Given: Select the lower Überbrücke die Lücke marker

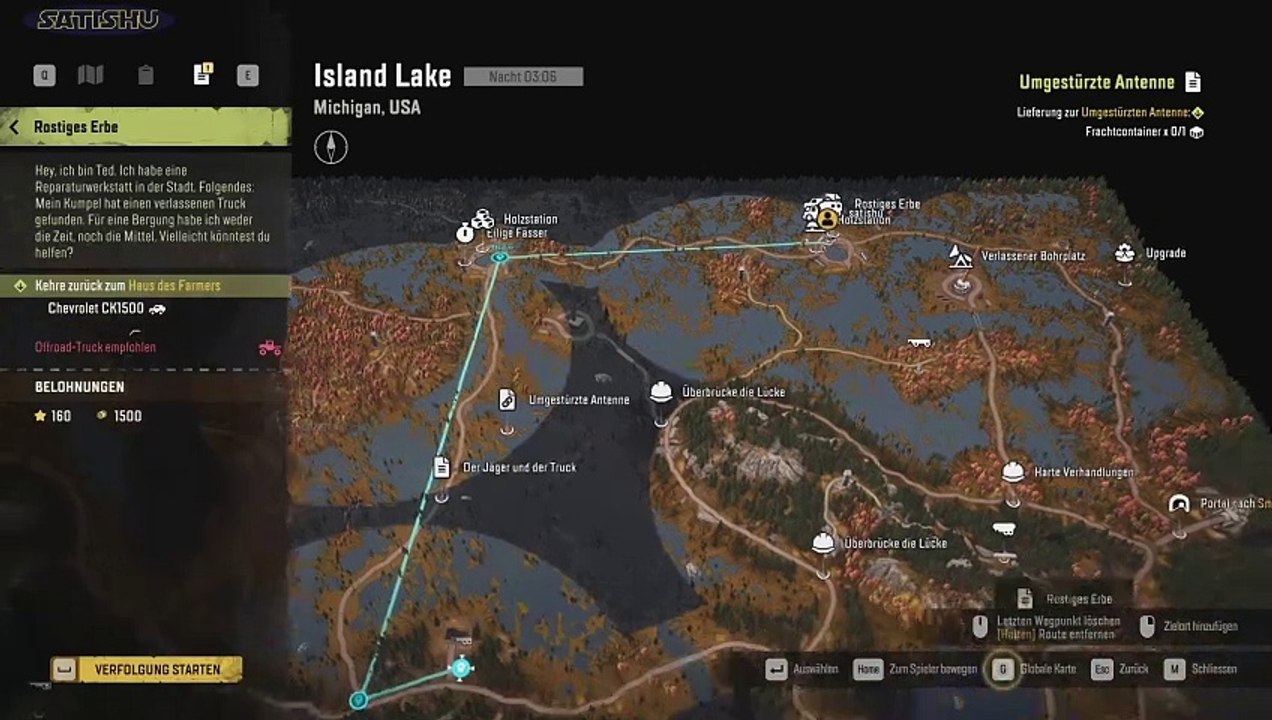Looking at the screenshot, I should tap(823, 543).
